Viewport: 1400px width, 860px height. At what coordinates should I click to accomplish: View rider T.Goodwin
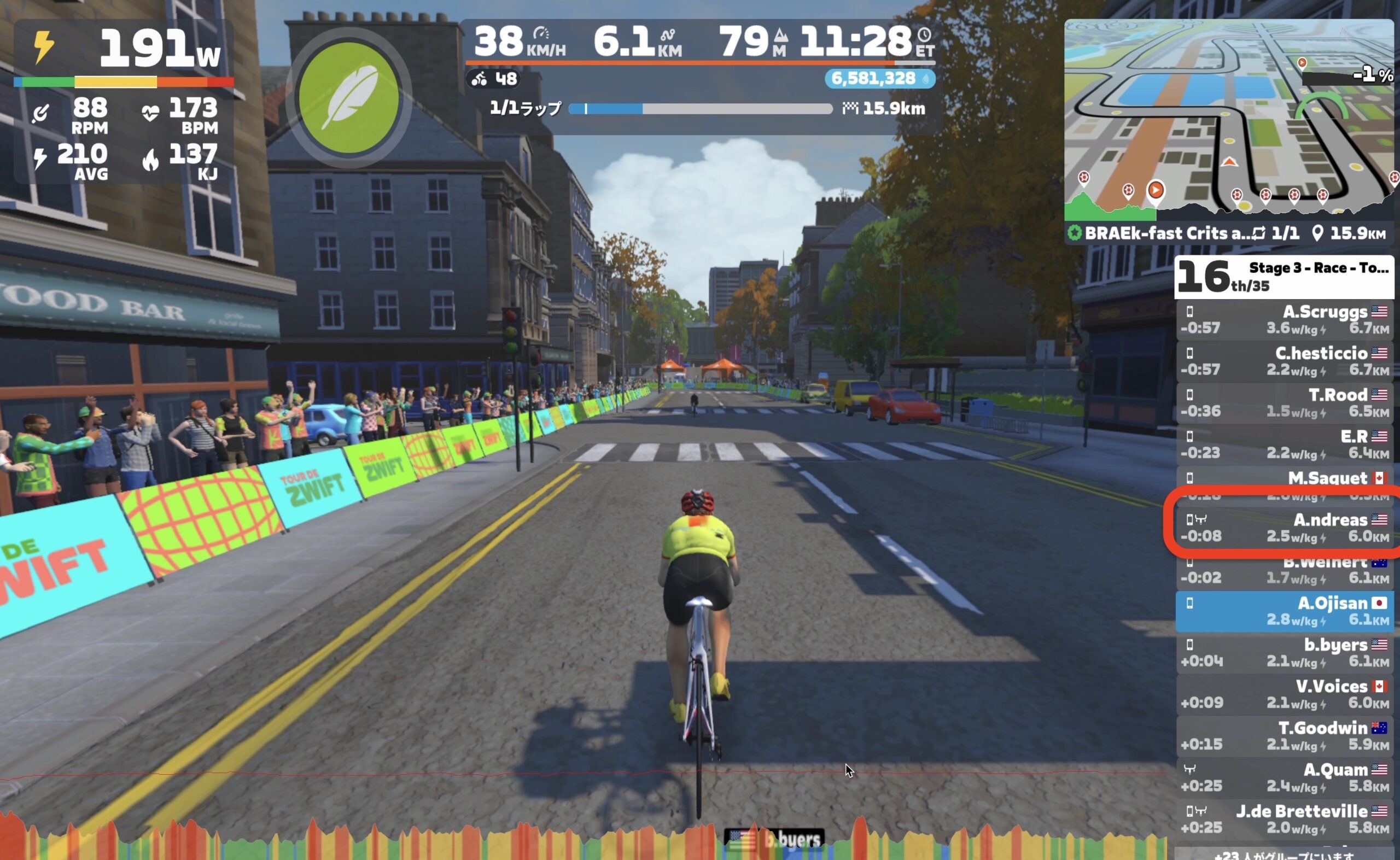pyautogui.click(x=1286, y=736)
